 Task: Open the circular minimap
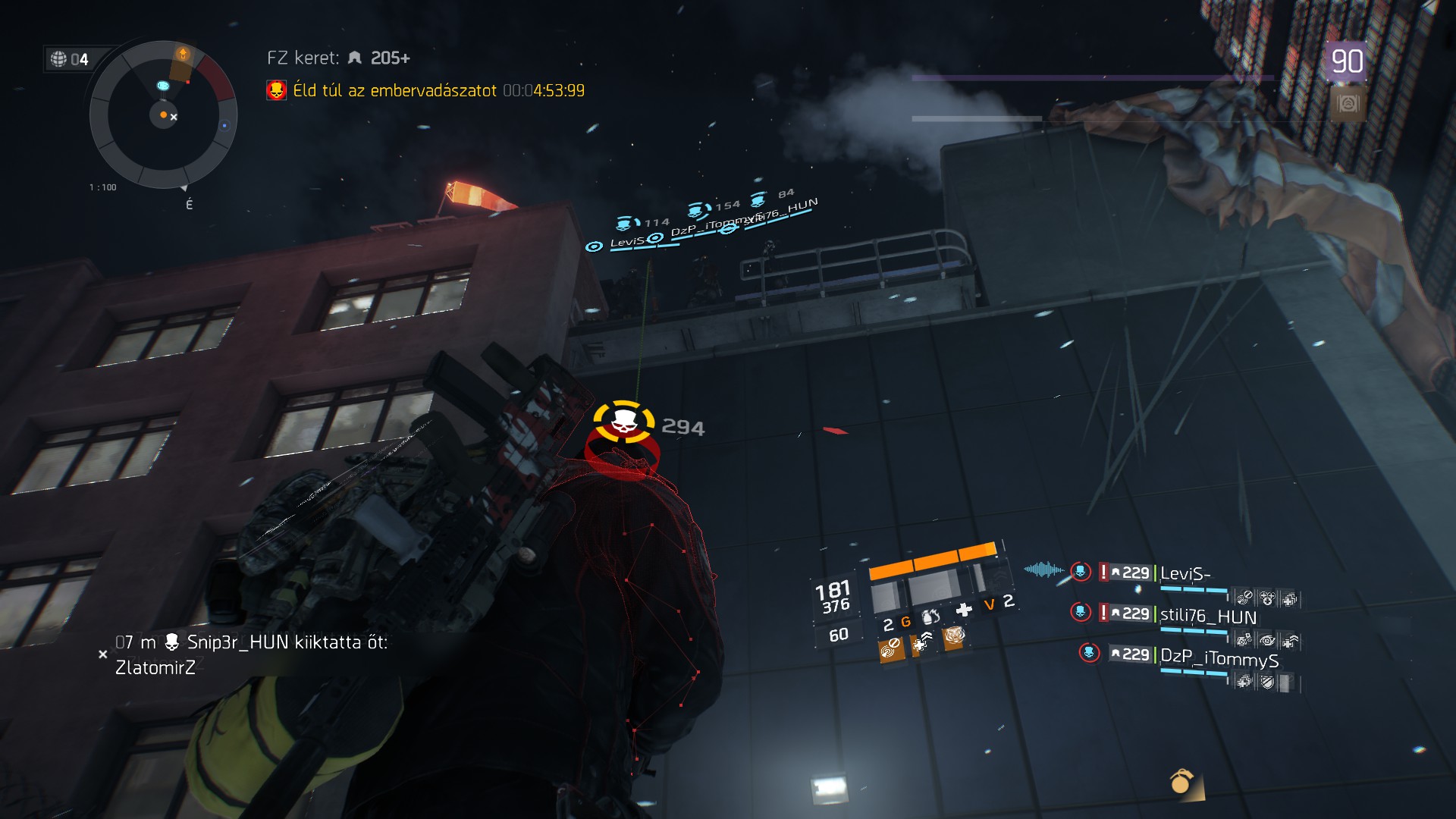point(163,115)
